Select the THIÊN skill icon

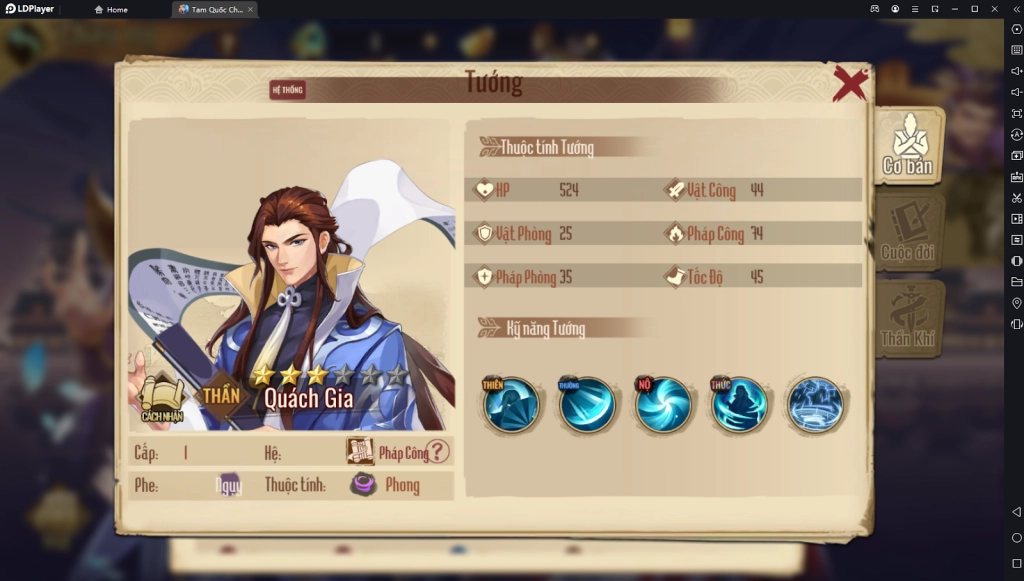click(x=511, y=404)
